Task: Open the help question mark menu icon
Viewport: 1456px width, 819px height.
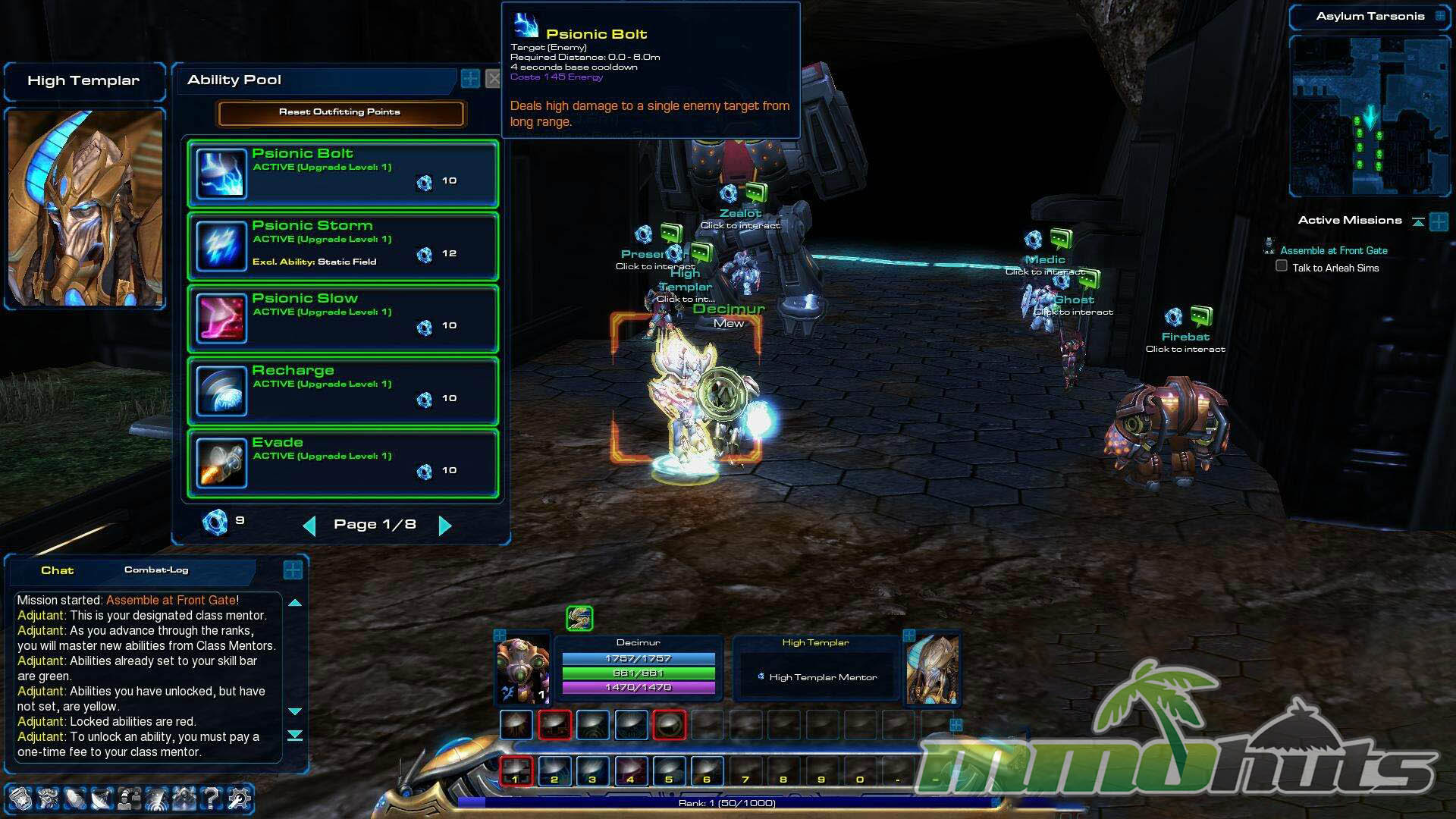Action: click(212, 797)
